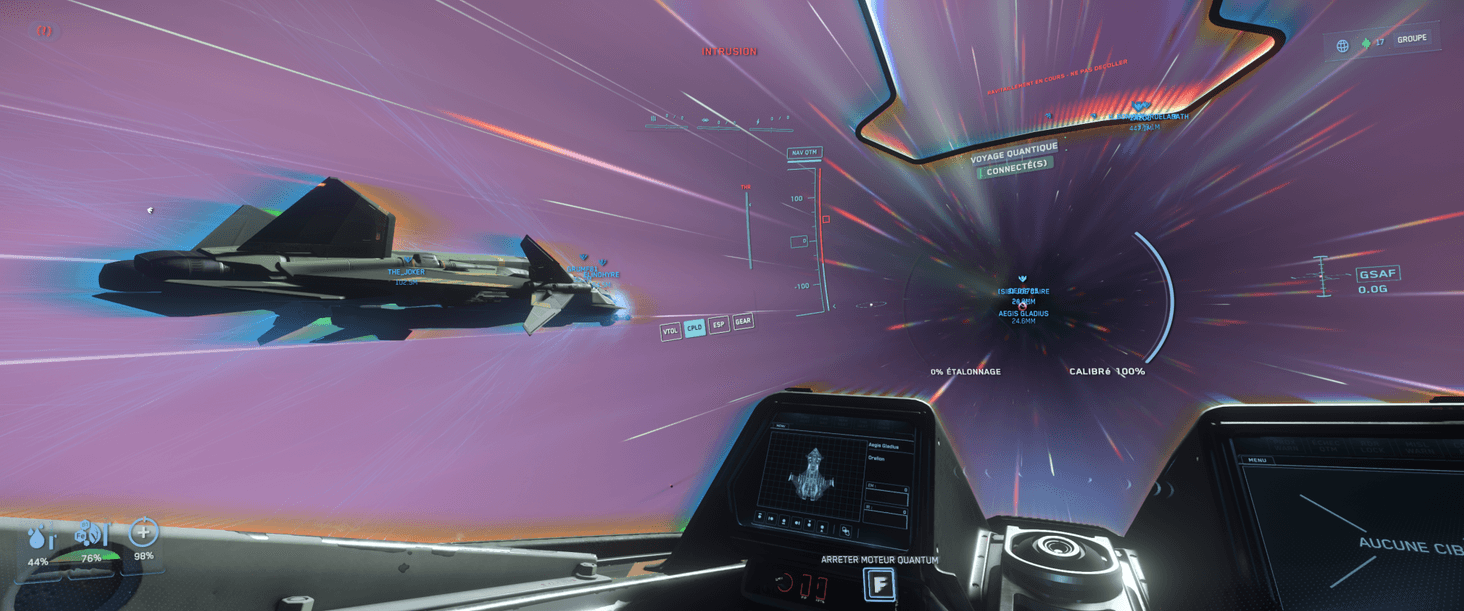Open MENU on the right target display
This screenshot has height=611, width=1464.
pyautogui.click(x=1257, y=460)
